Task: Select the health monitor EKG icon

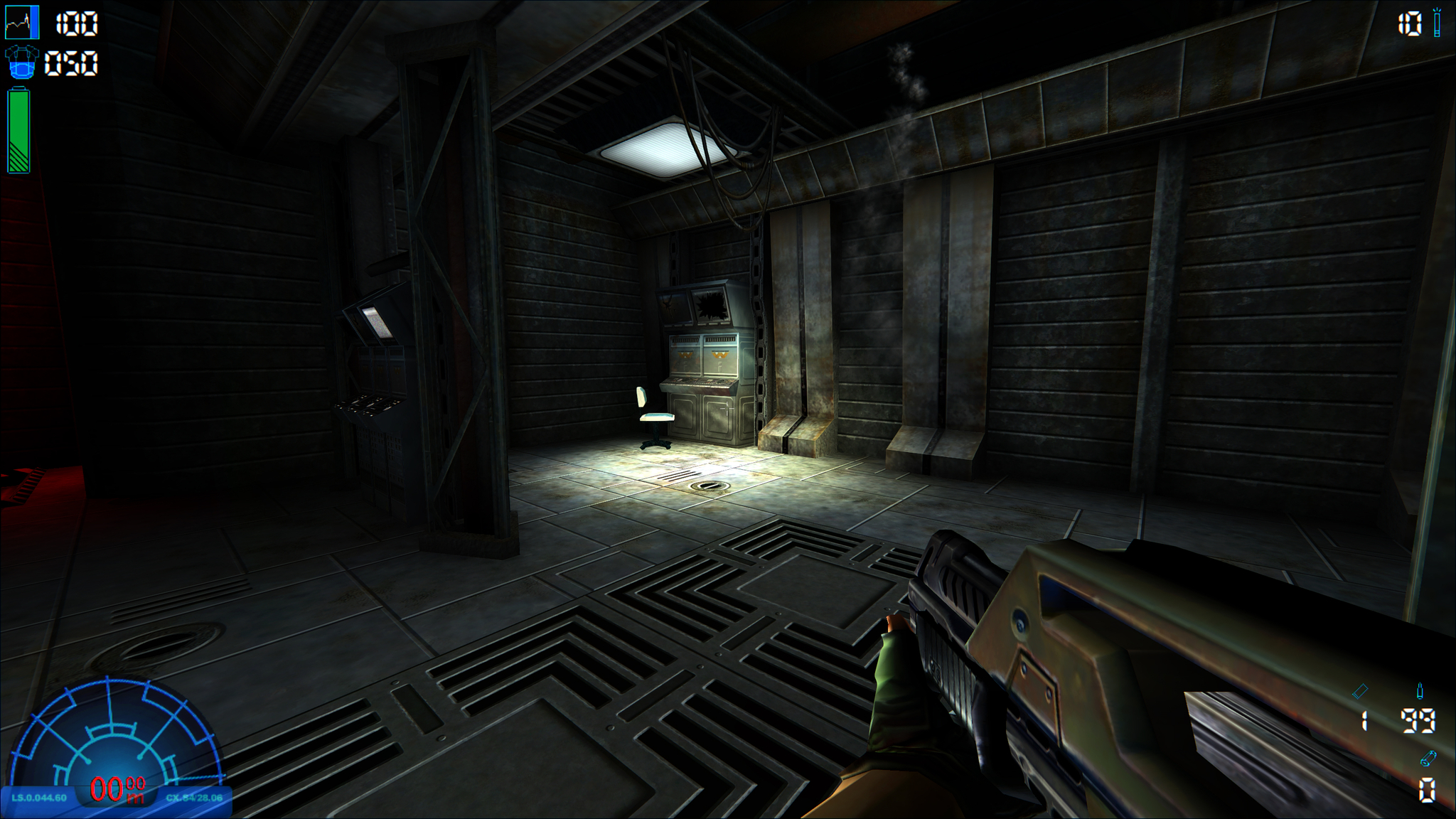Action: (x=22, y=23)
